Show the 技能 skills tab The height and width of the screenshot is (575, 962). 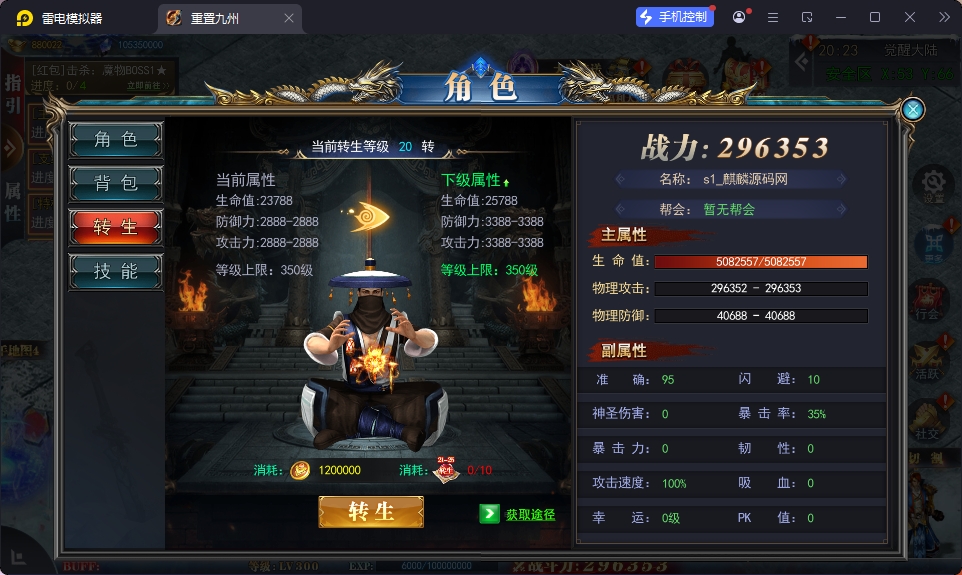point(116,271)
